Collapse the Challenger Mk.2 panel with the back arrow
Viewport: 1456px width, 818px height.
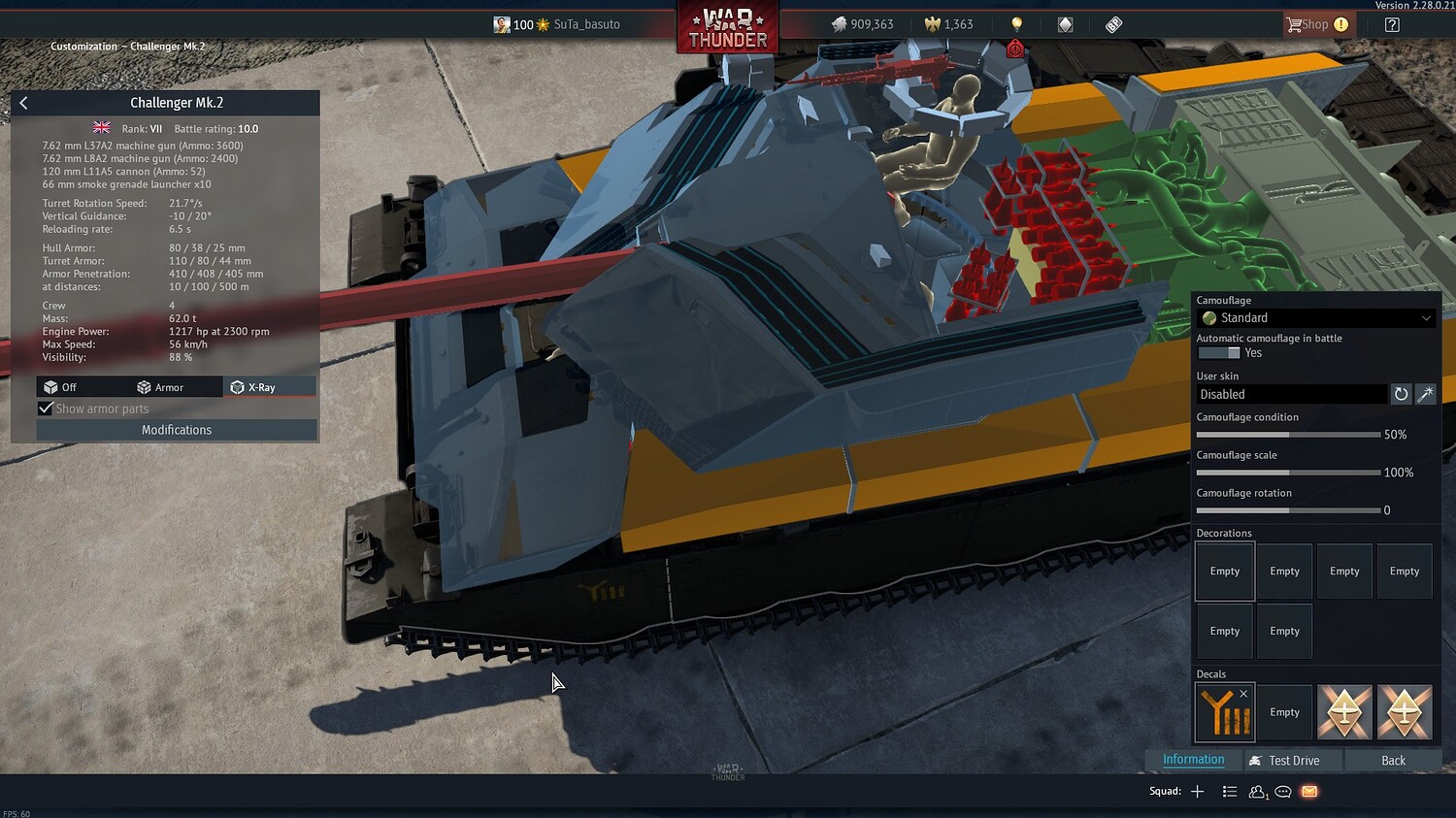[x=22, y=102]
